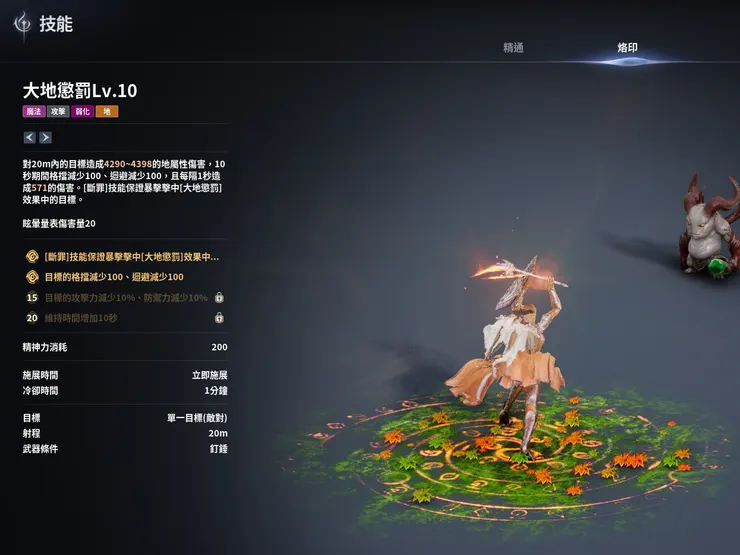
Task: Click the 技能 header icon
Action: 21,25
